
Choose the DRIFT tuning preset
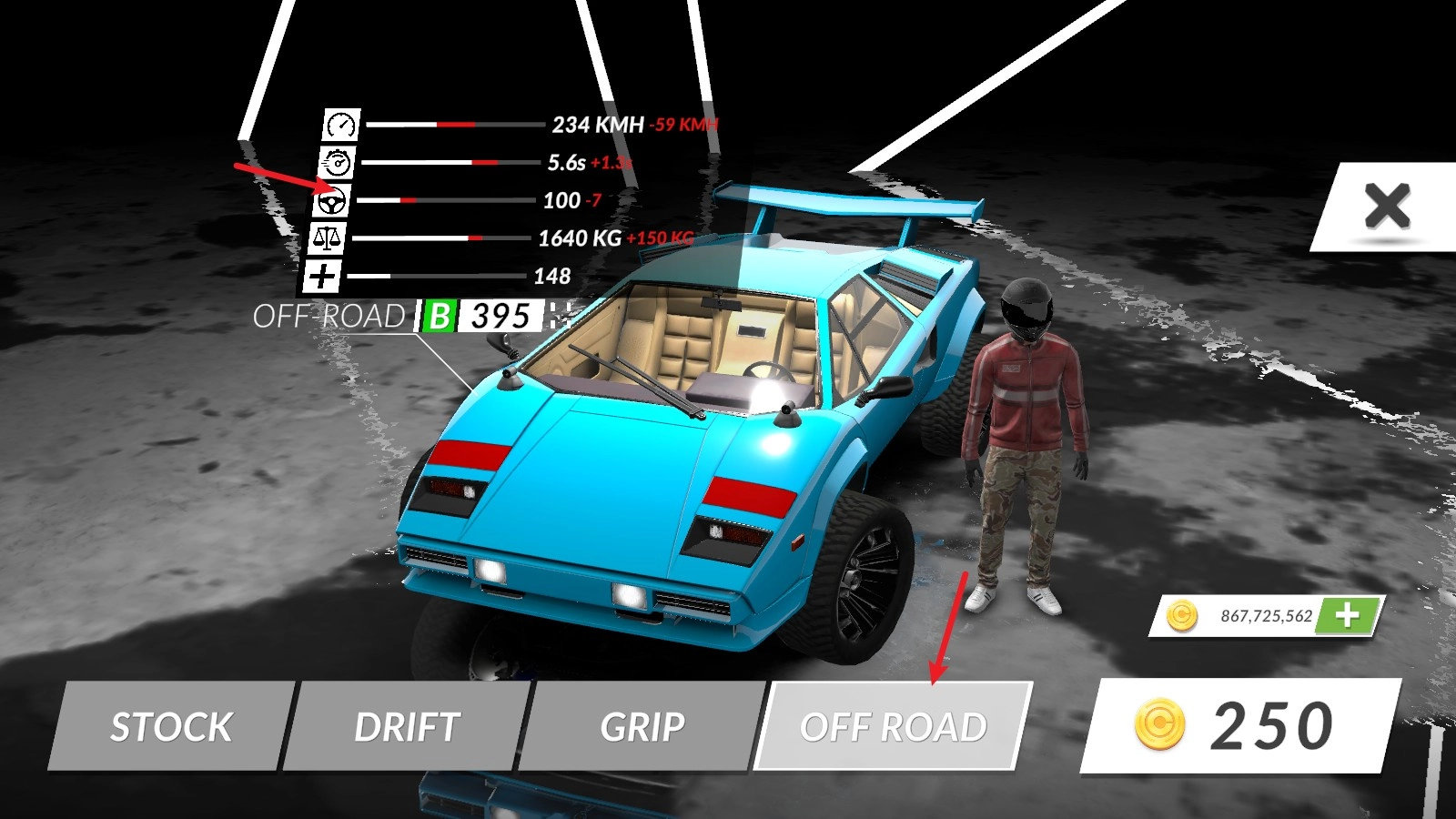click(407, 726)
